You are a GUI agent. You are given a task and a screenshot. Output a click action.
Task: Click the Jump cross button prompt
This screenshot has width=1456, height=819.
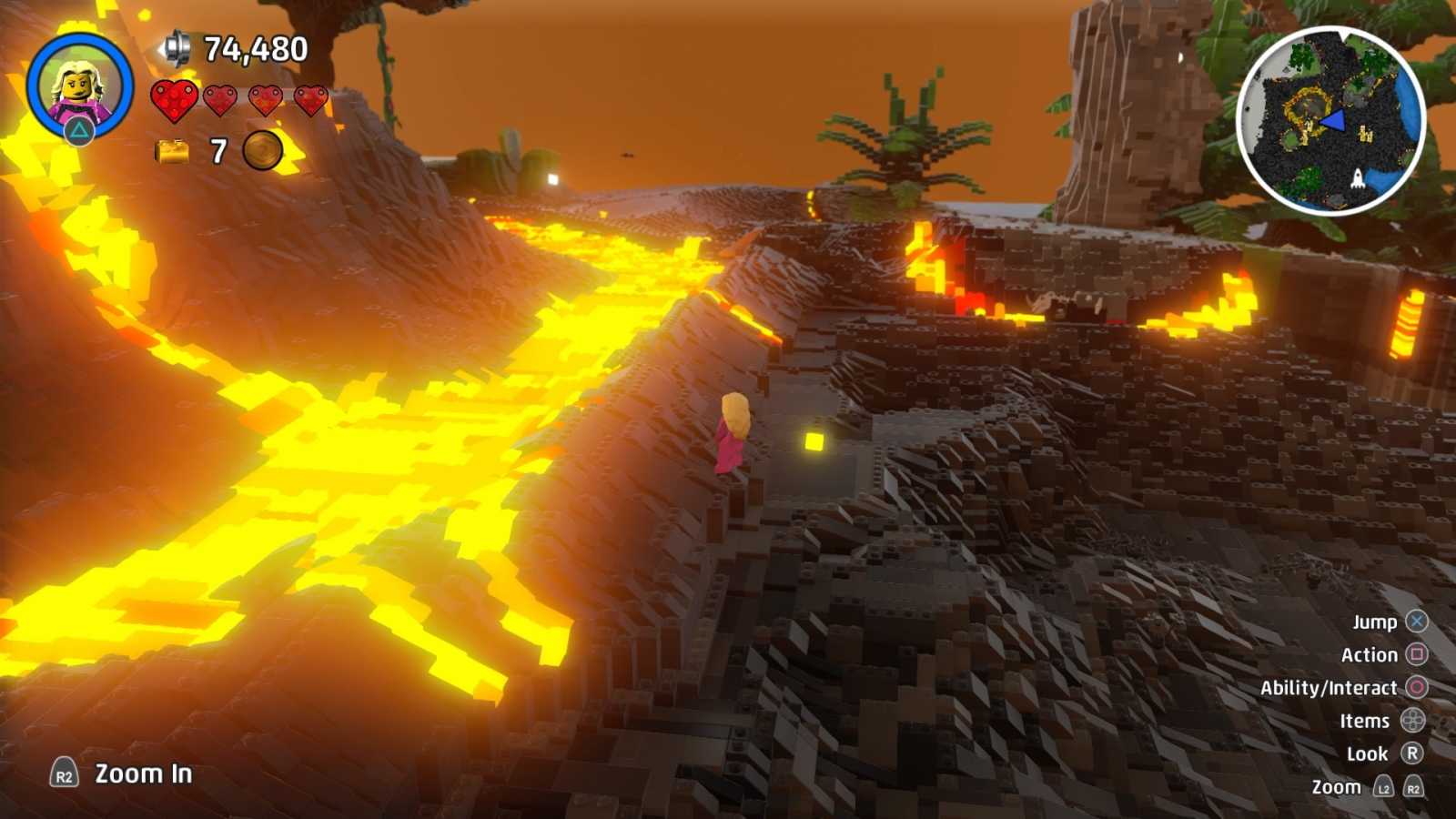pos(1416,622)
